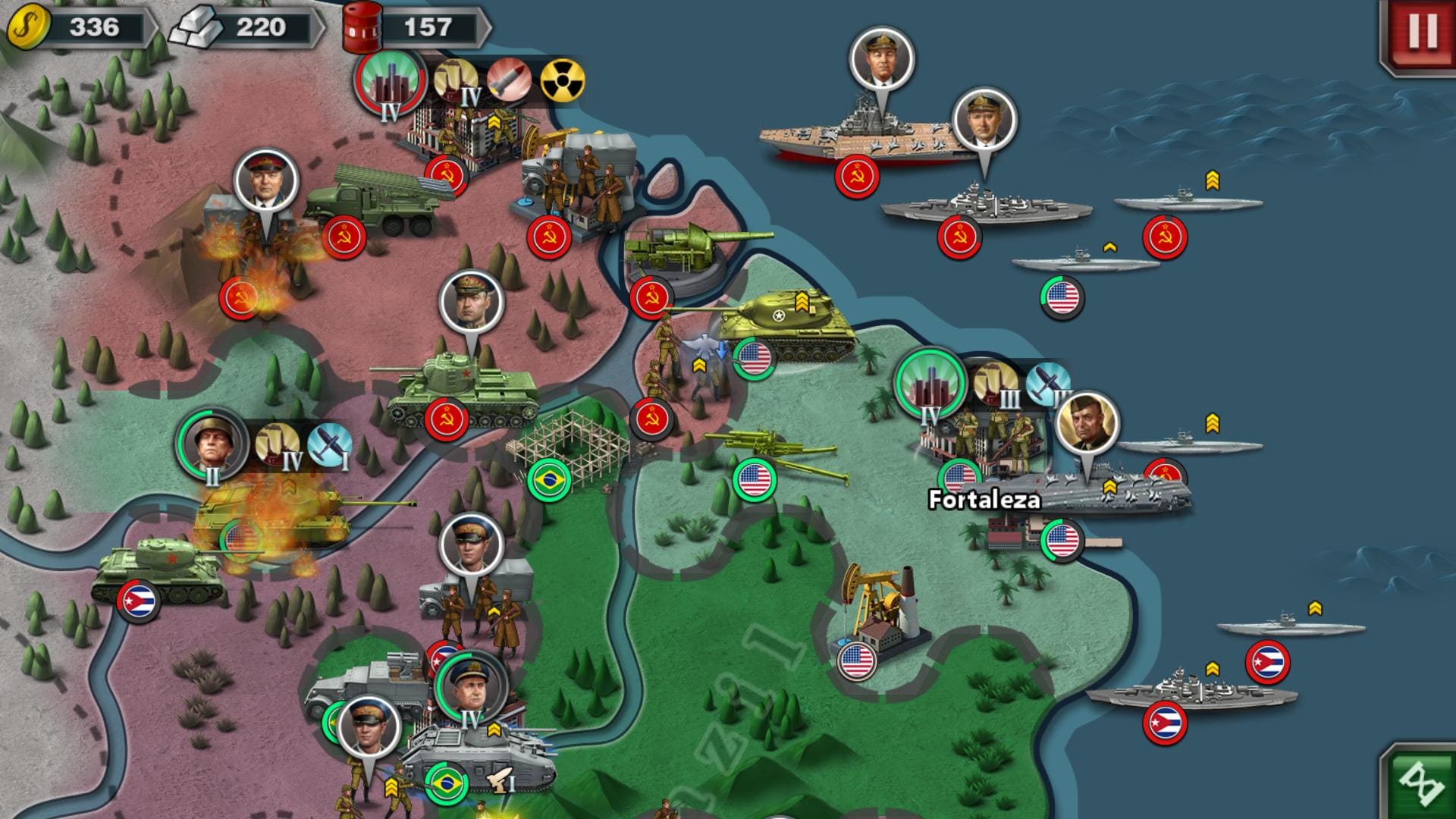Select the American flag marker near the submarines

(x=1060, y=296)
